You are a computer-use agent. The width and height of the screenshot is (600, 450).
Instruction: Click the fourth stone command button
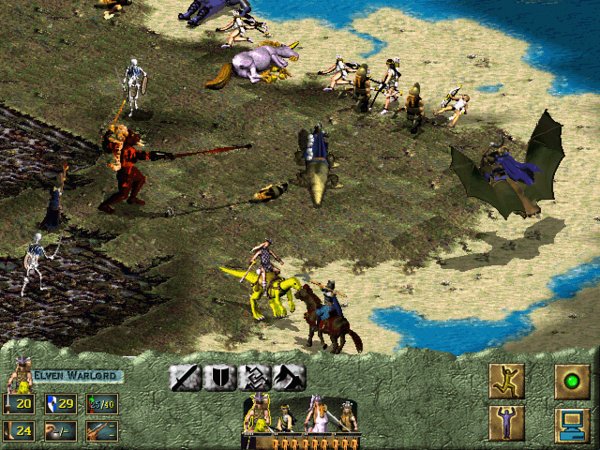[289, 377]
